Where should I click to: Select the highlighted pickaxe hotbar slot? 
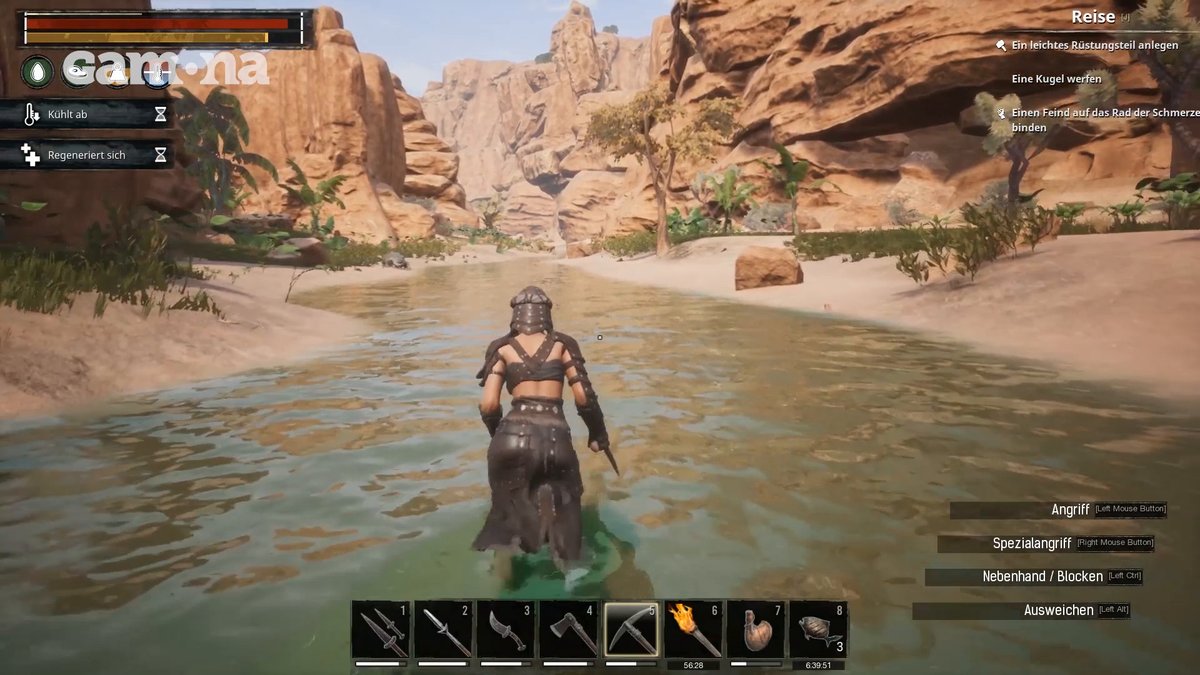[631, 629]
